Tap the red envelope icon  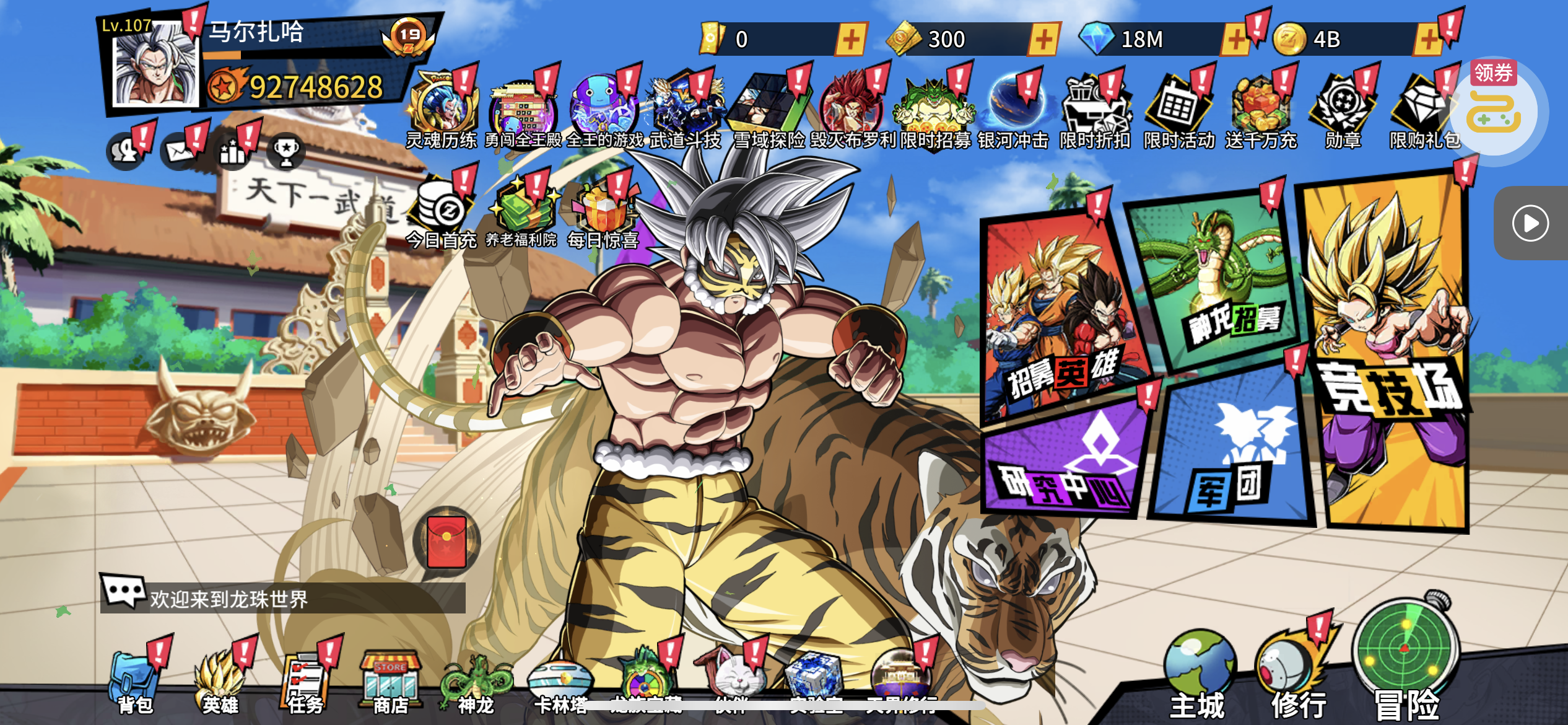point(446,542)
